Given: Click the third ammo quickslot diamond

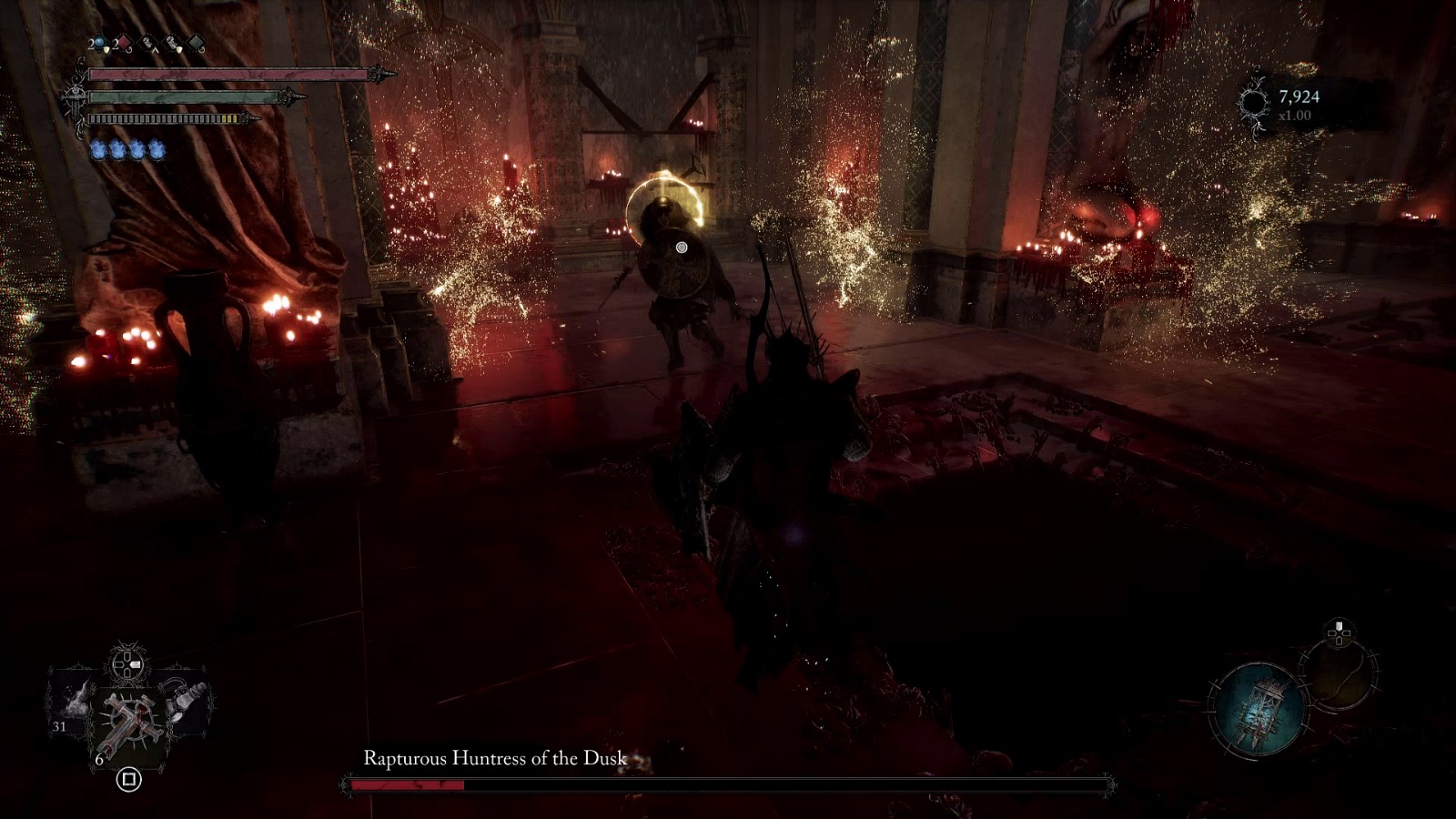Looking at the screenshot, I should [147, 43].
